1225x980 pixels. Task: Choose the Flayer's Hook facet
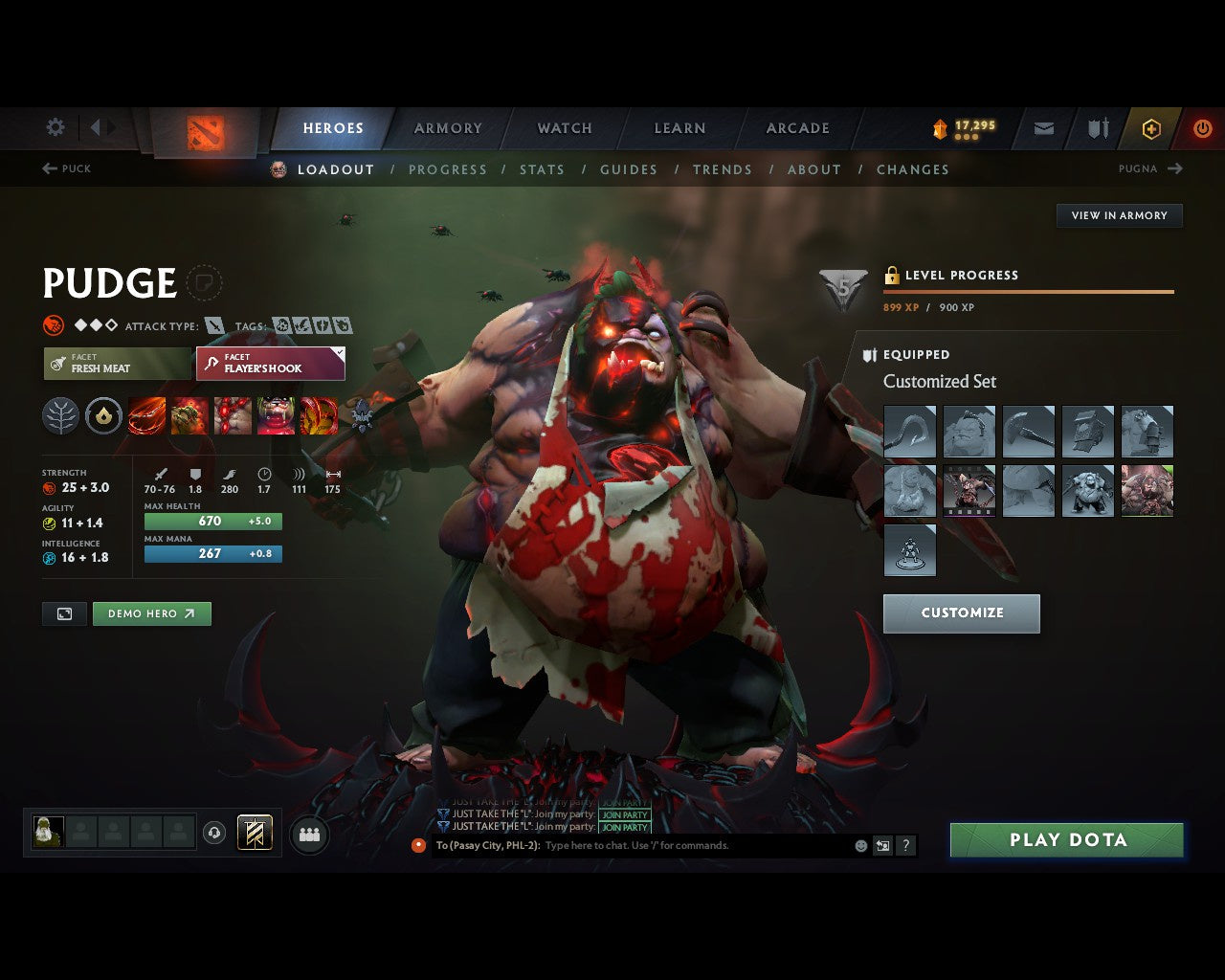point(270,364)
